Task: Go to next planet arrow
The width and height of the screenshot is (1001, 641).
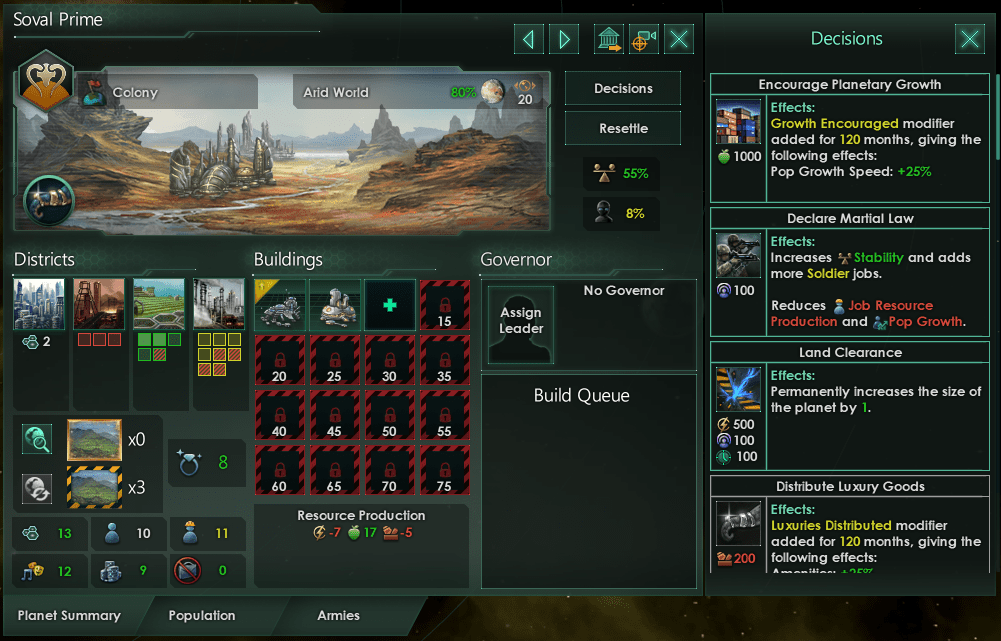Action: tap(564, 39)
